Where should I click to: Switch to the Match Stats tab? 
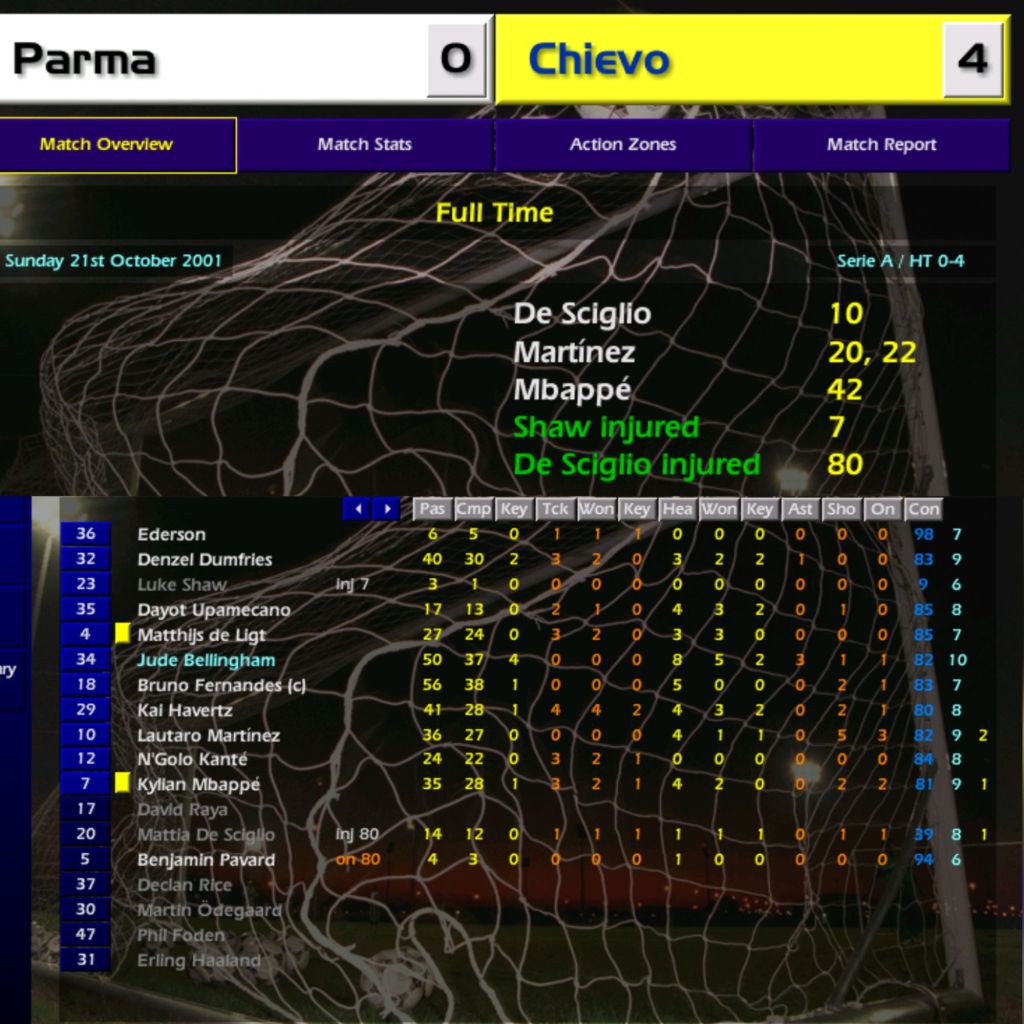pos(364,144)
